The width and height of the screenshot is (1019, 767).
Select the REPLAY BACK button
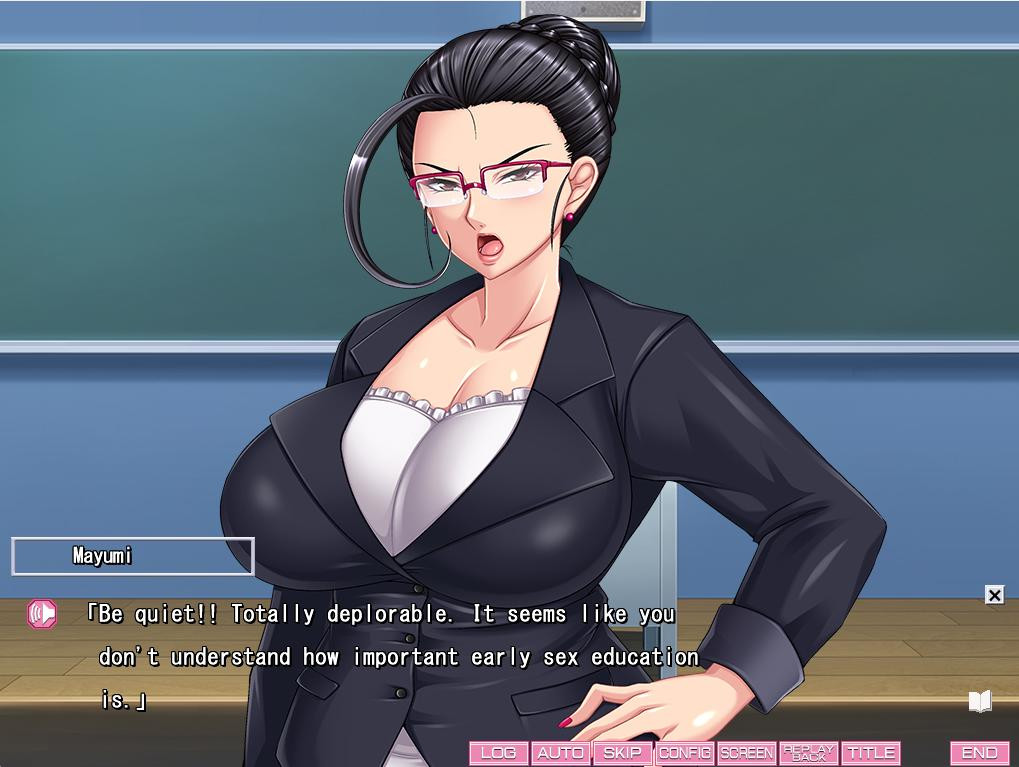pyautogui.click(x=809, y=753)
